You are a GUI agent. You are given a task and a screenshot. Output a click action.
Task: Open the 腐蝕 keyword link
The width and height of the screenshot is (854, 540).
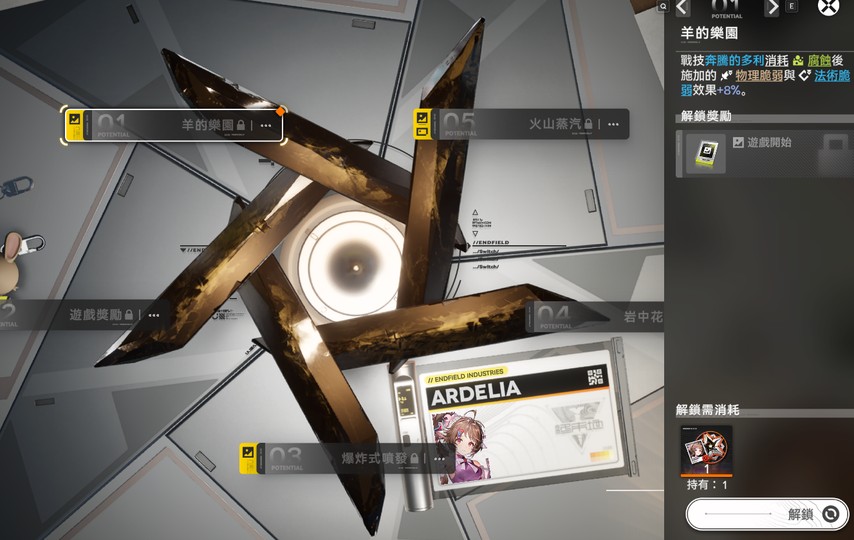click(819, 60)
